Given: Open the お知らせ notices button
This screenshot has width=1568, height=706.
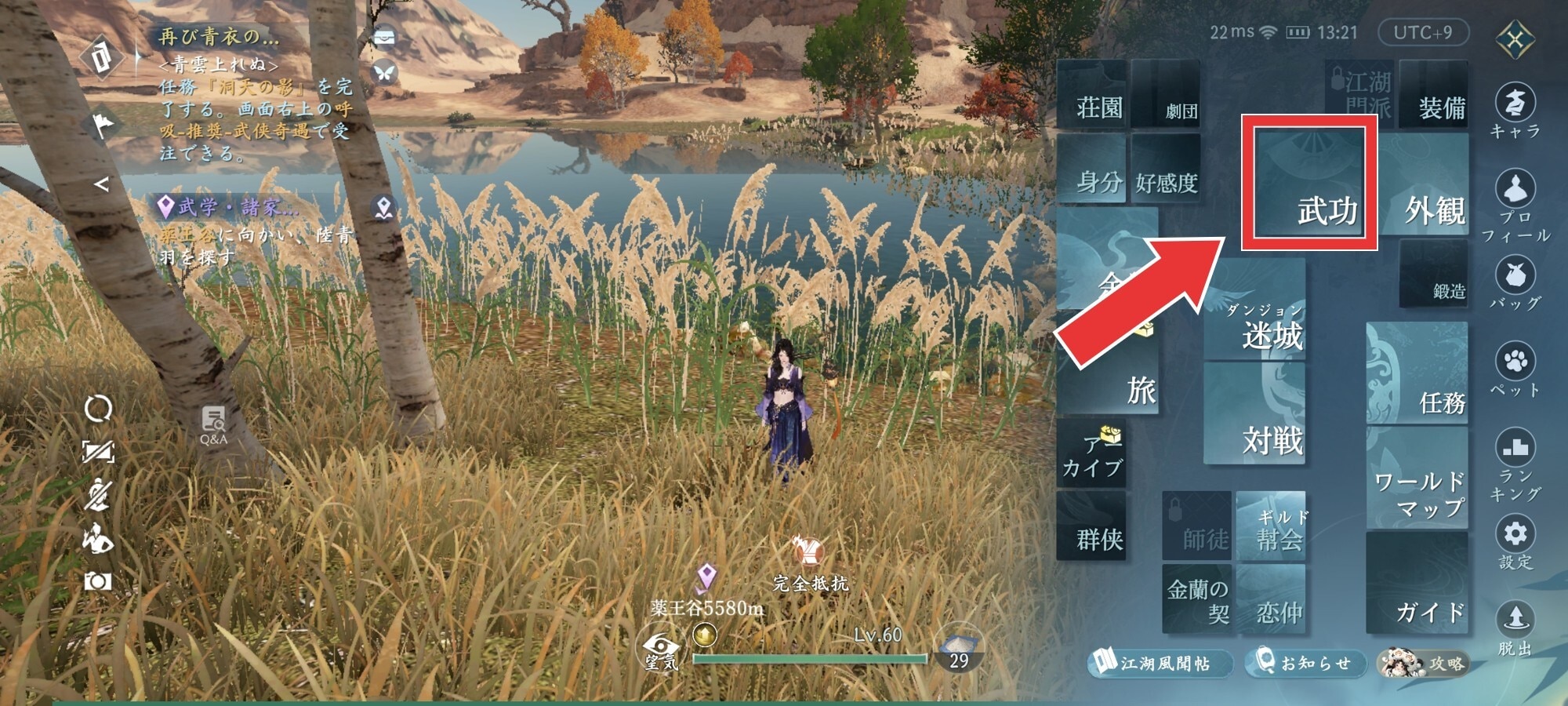Looking at the screenshot, I should click(x=1305, y=663).
